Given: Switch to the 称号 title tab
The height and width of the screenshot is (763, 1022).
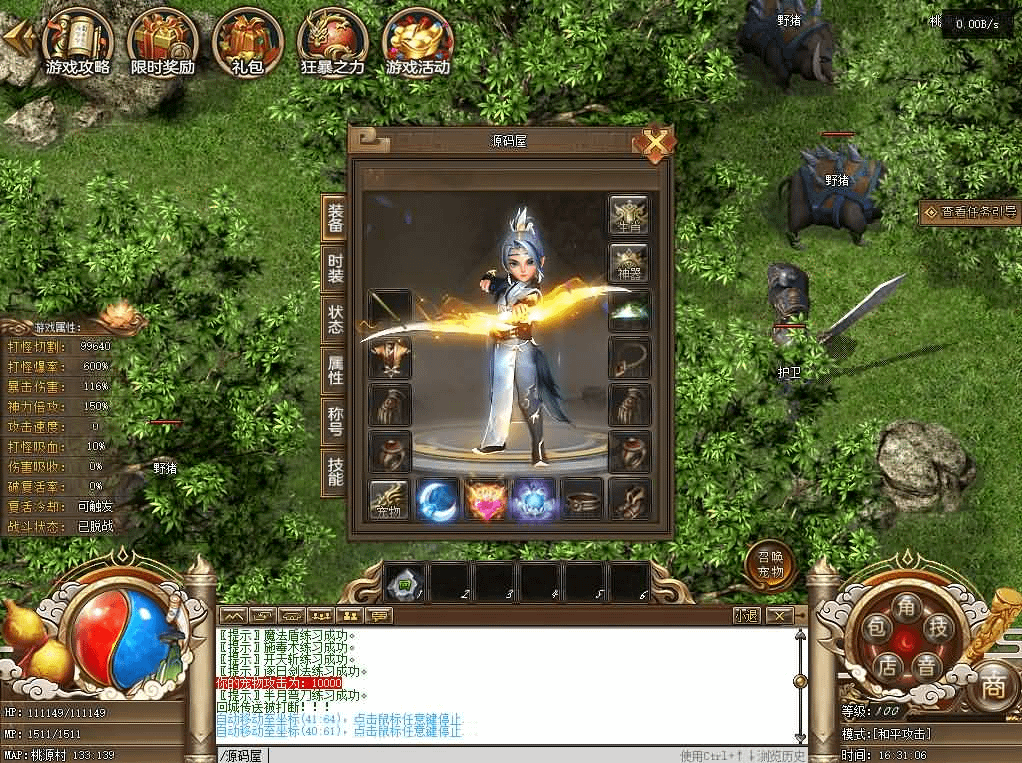Looking at the screenshot, I should pyautogui.click(x=336, y=422).
